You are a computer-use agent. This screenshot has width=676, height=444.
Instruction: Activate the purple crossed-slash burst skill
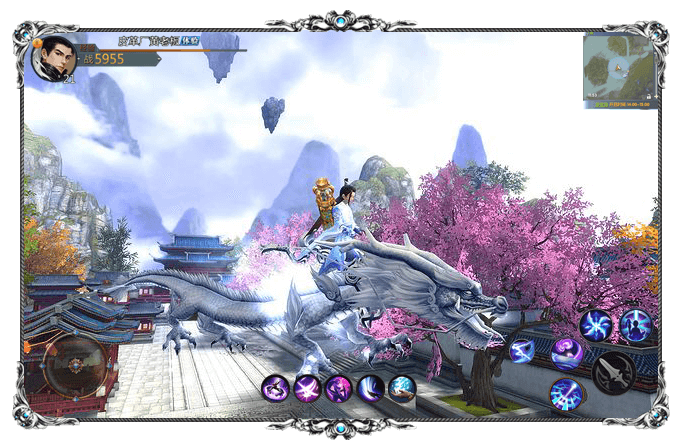[307, 388]
